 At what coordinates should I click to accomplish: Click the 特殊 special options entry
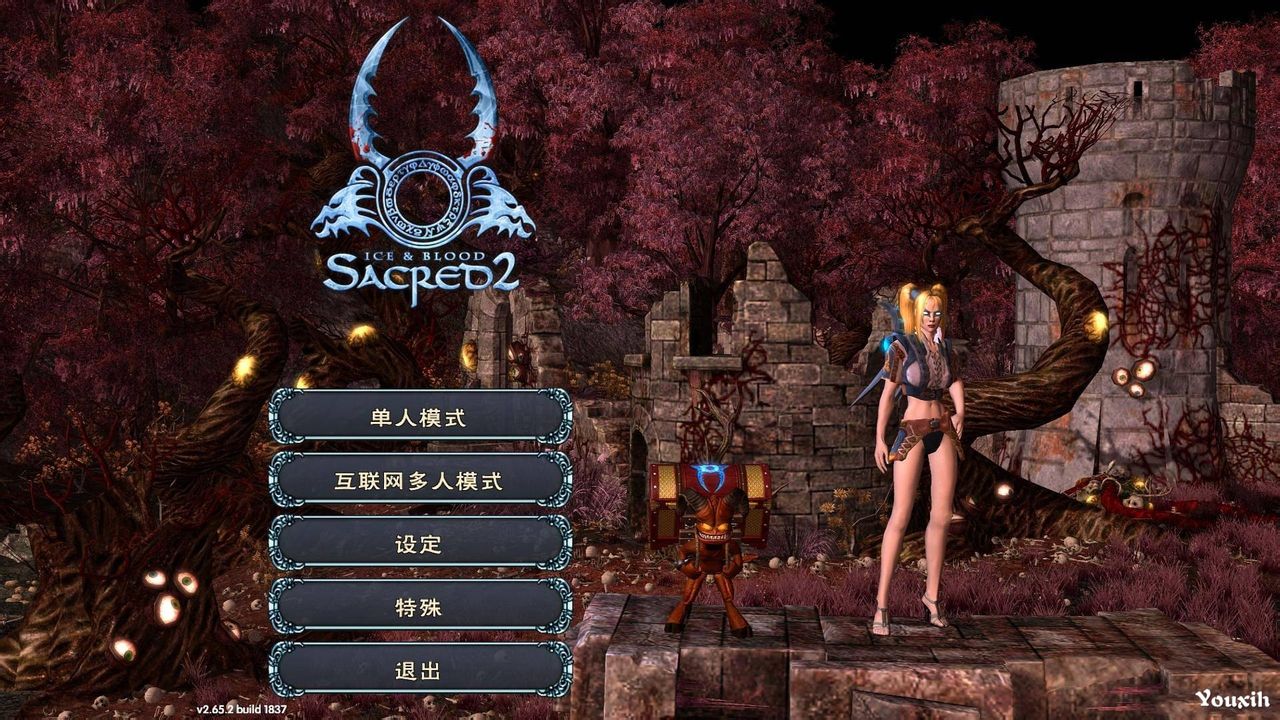(420, 611)
